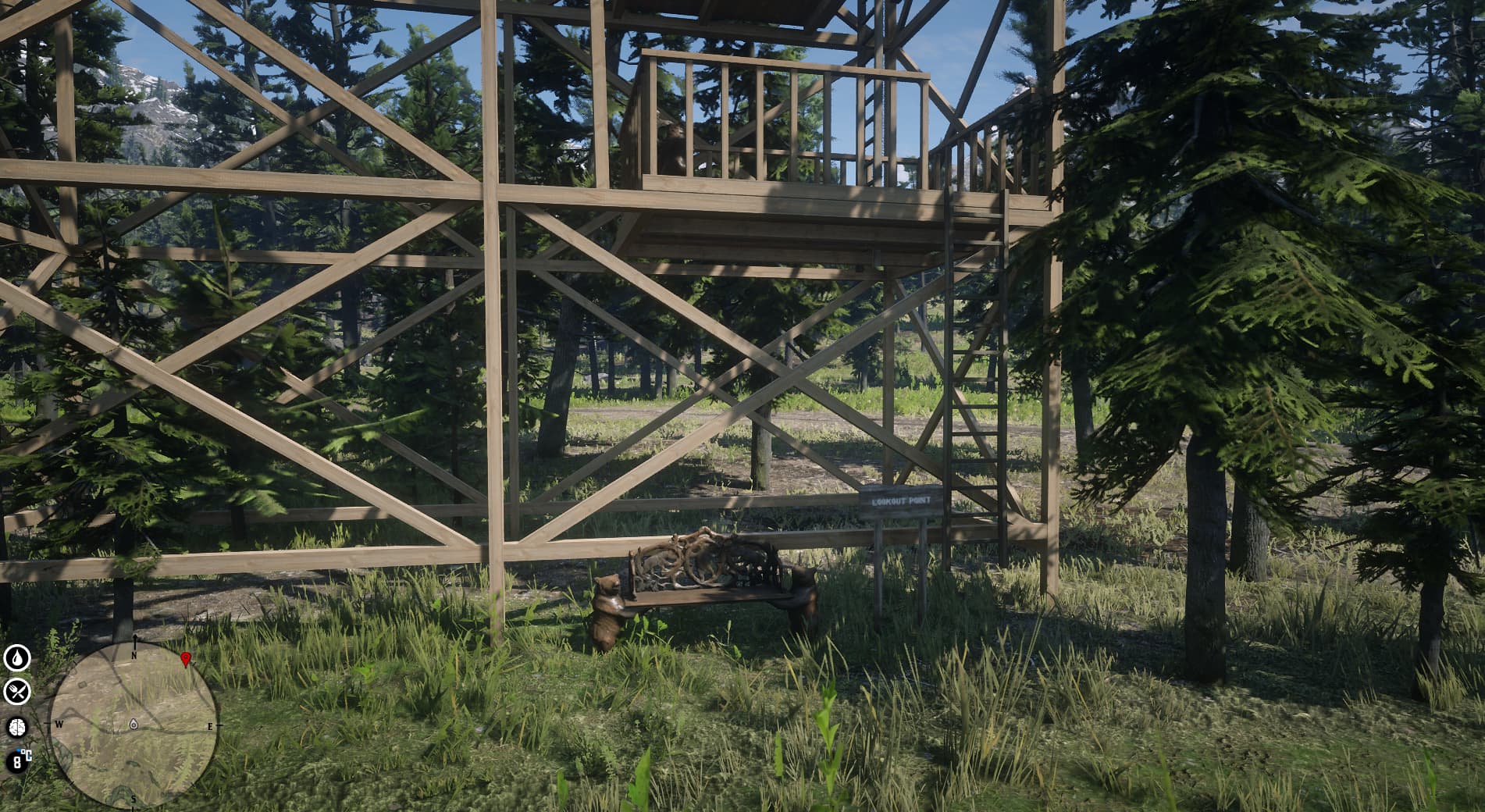Select the brain-shaped Dead Eye core icon
This screenshot has width=1485, height=812.
tap(17, 727)
